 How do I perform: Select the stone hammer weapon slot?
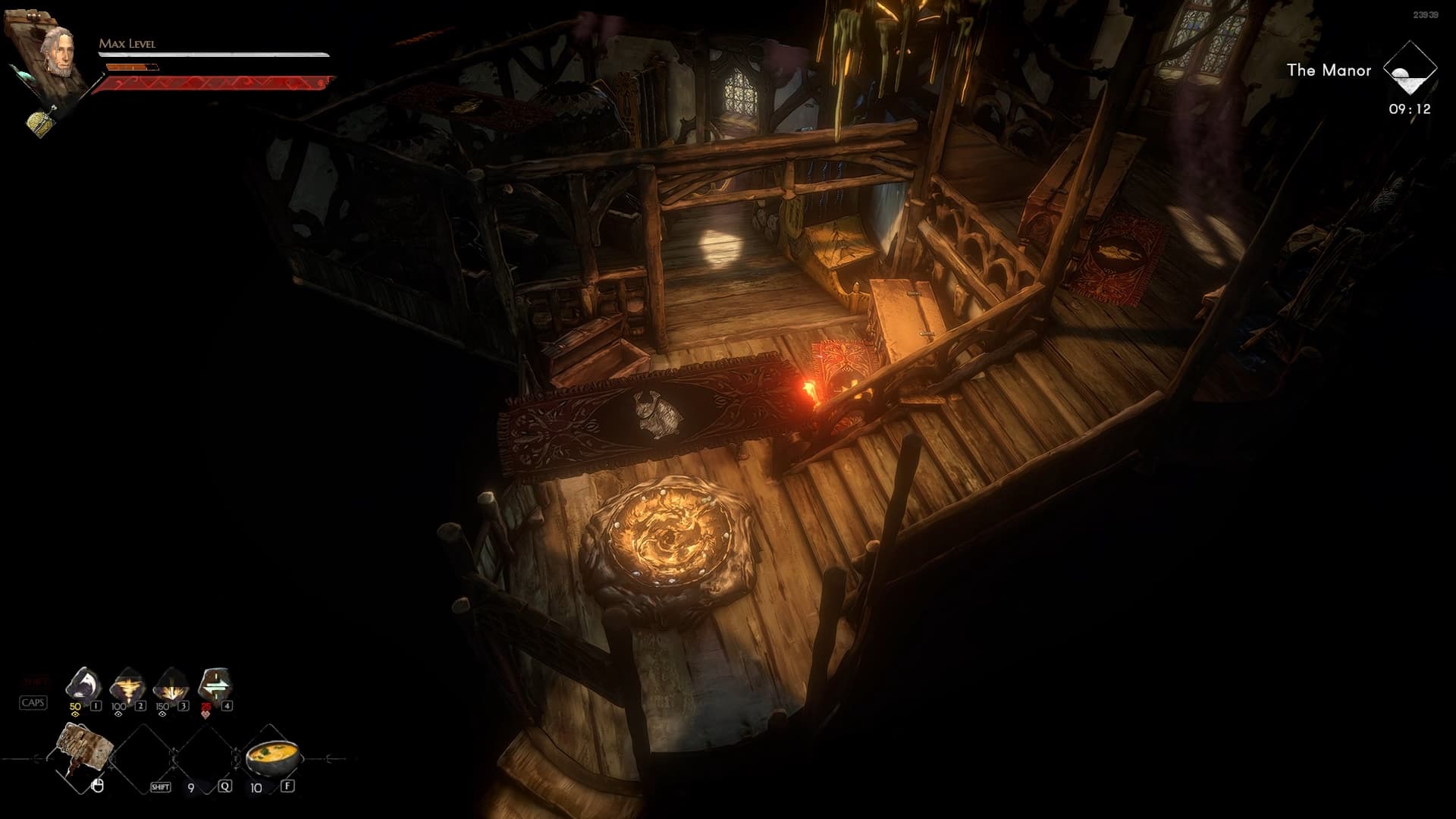[x=83, y=752]
